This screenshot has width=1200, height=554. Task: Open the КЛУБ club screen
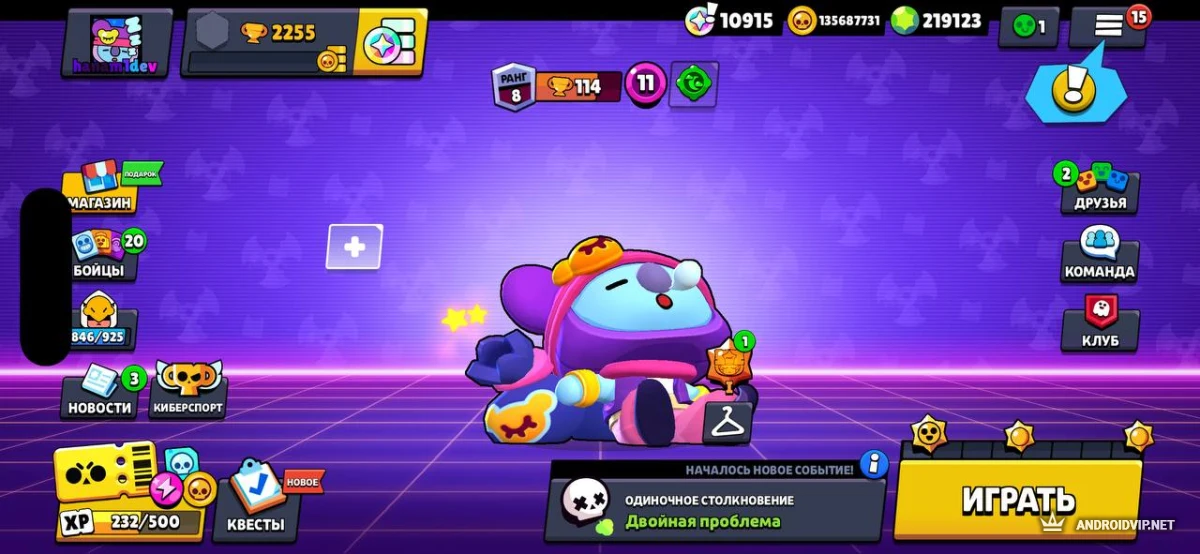1100,325
